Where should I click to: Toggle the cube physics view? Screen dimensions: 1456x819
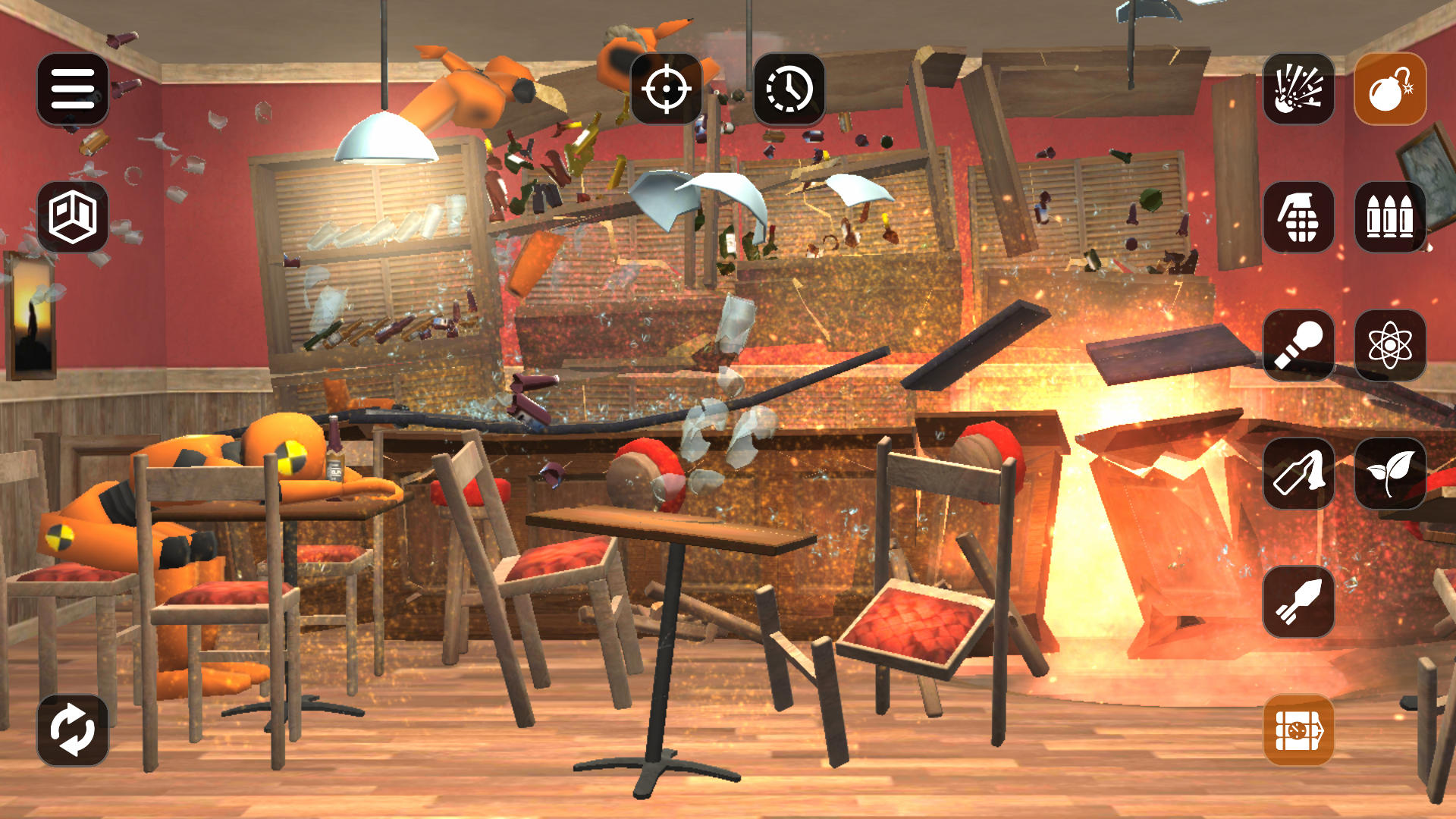72,220
